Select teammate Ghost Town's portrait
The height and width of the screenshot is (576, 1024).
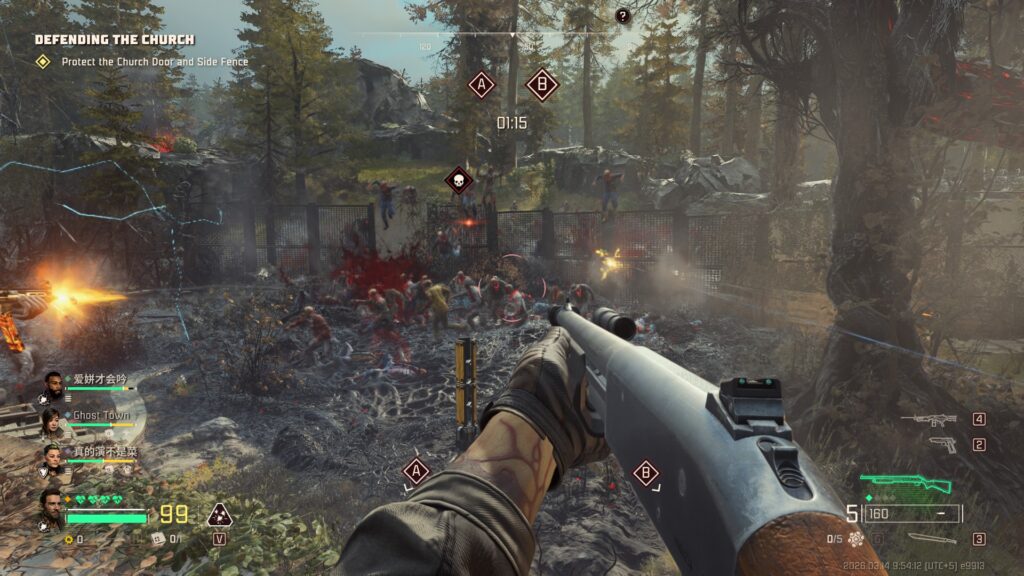(x=52, y=419)
